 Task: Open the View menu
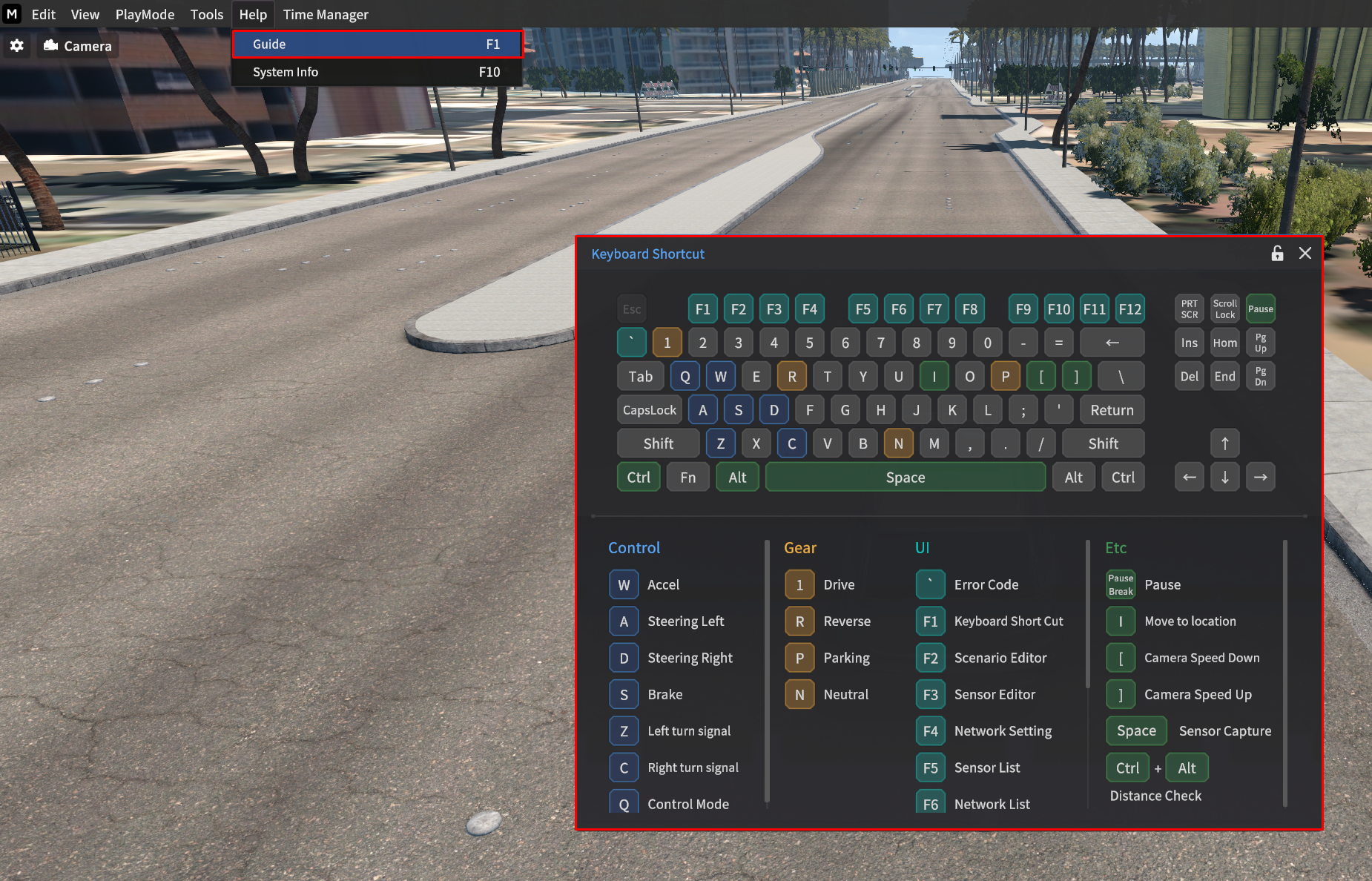85,14
